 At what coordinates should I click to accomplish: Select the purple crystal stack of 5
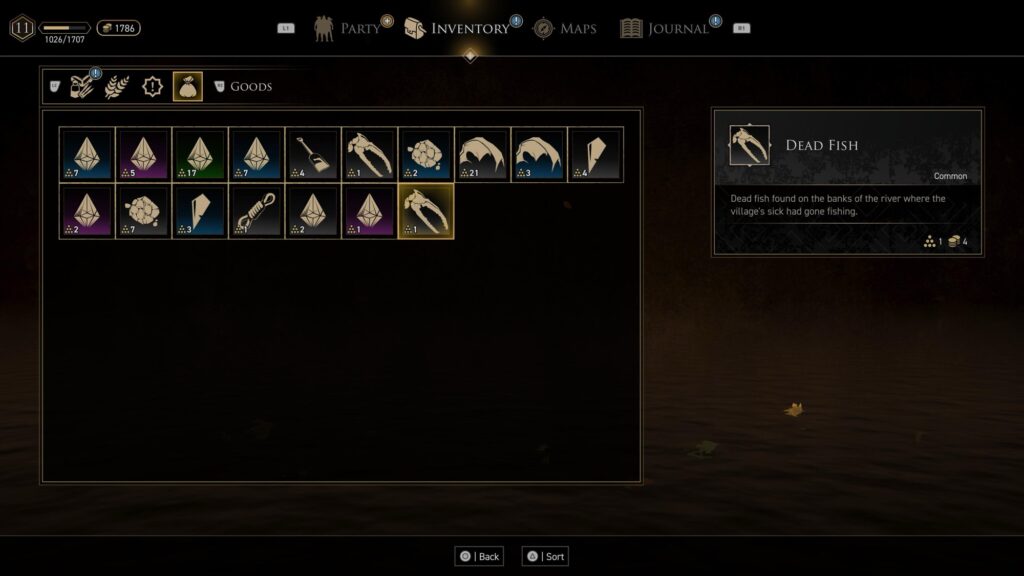click(143, 154)
